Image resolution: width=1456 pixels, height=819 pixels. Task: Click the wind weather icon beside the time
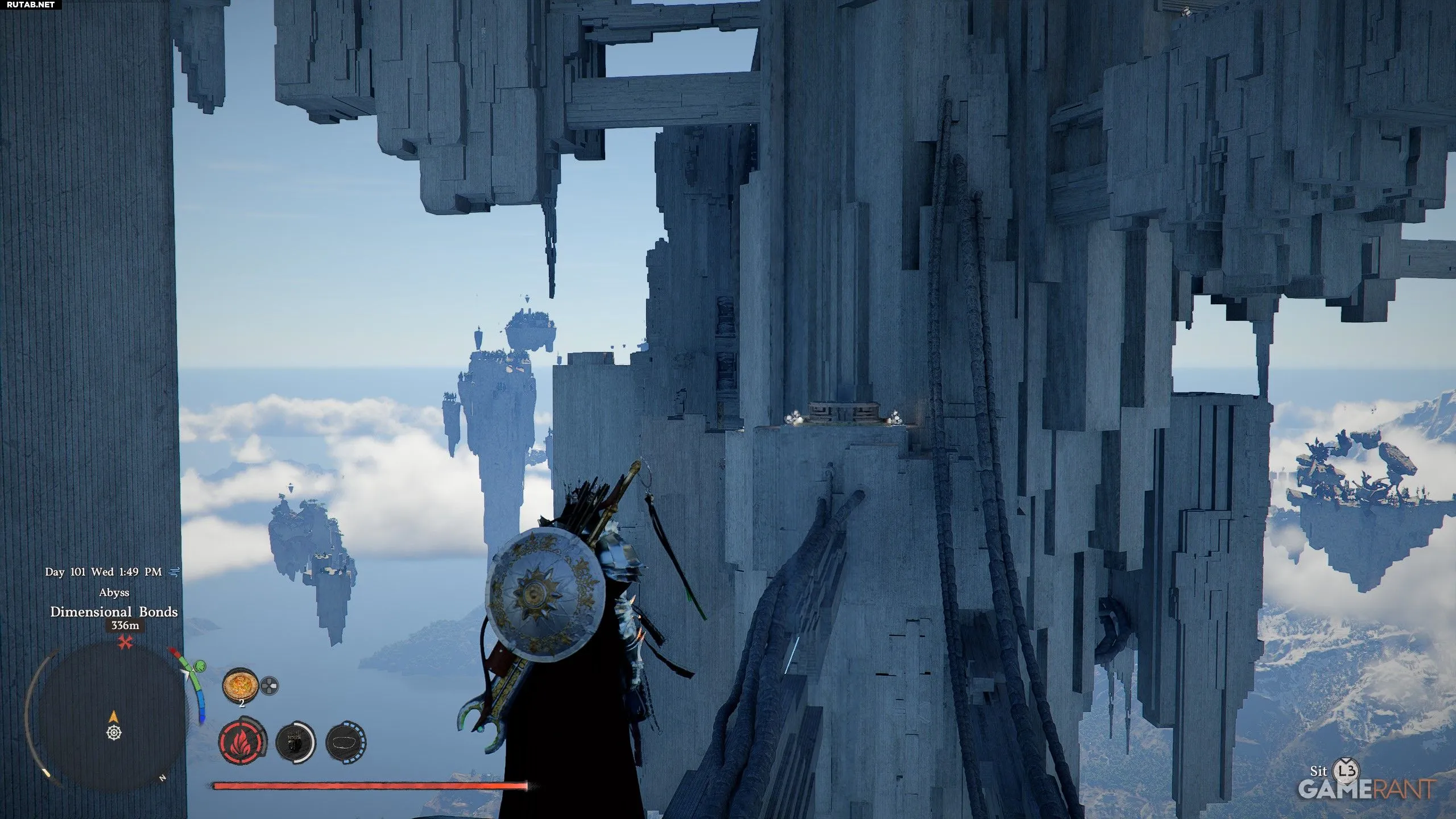175,572
